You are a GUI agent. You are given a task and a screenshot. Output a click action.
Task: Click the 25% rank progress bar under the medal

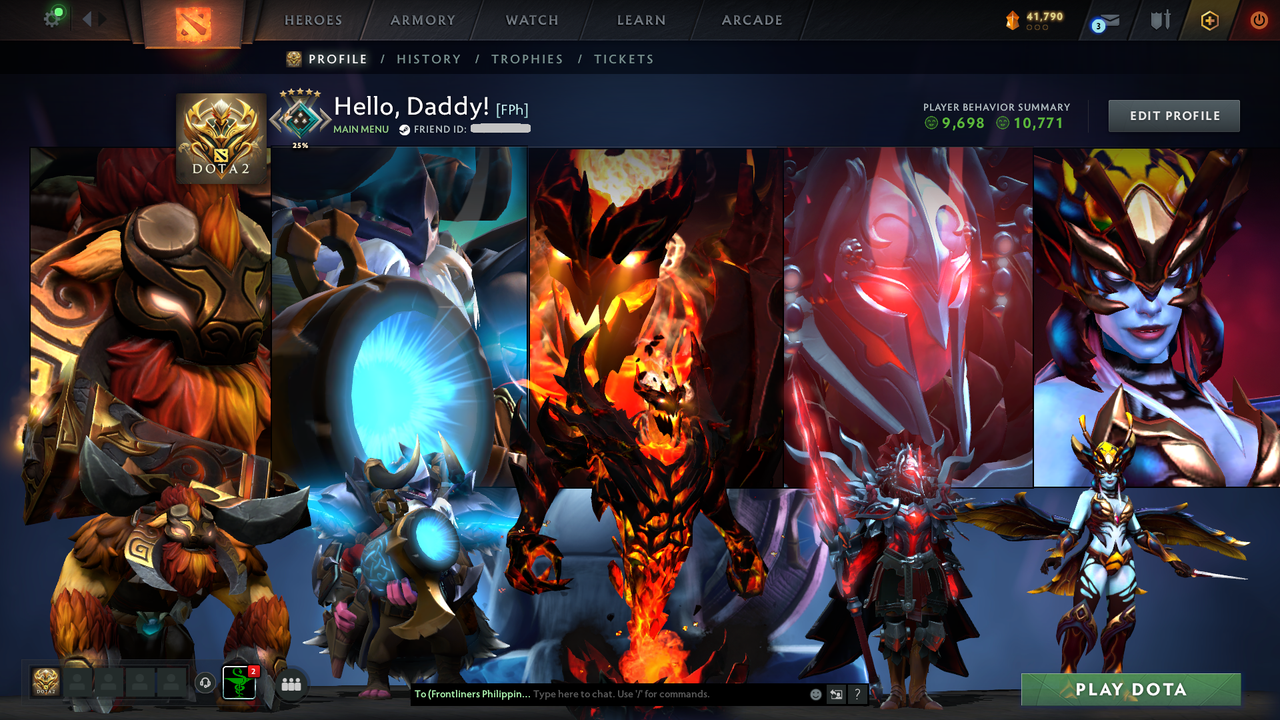coord(299,143)
